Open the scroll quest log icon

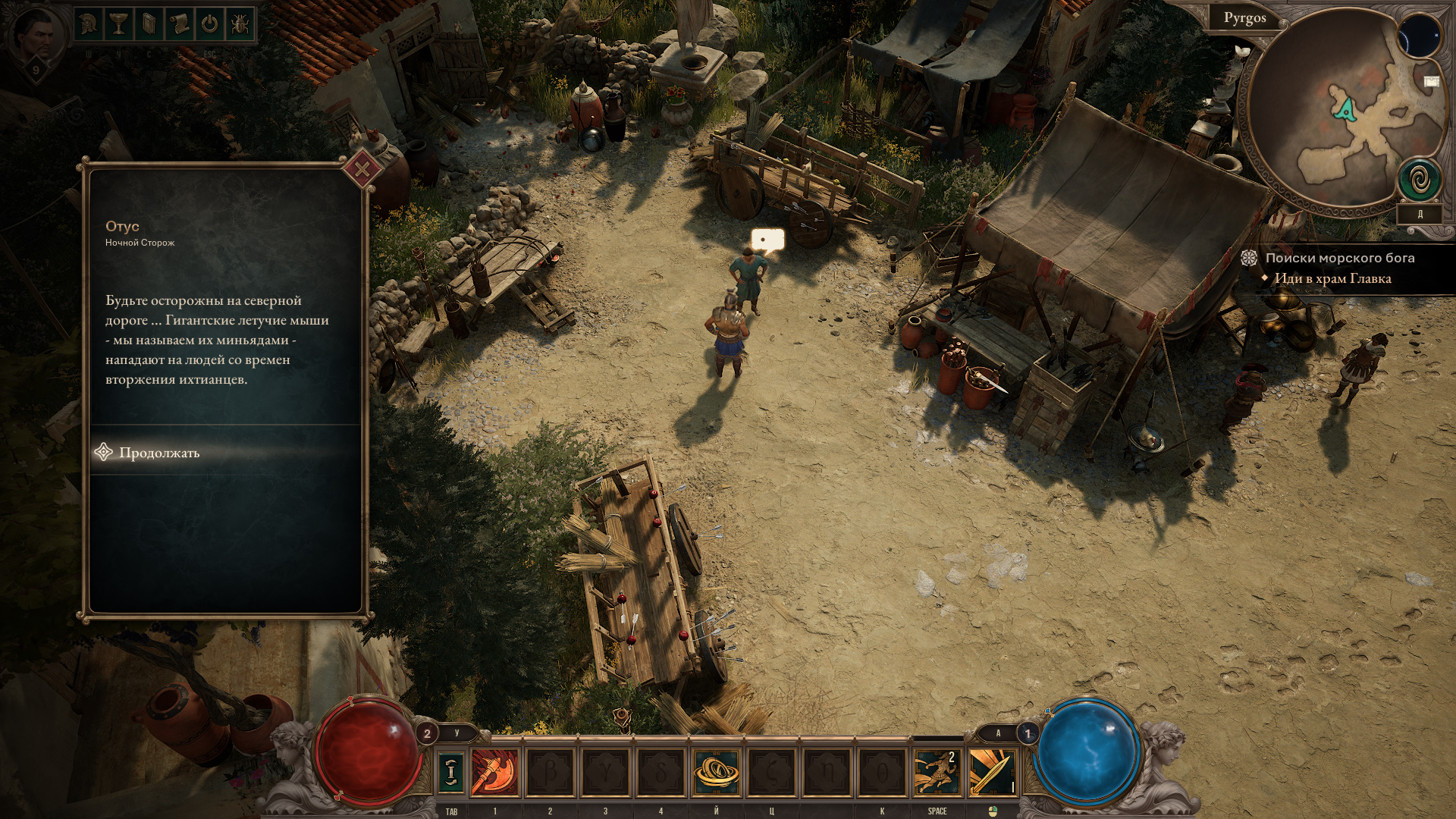(x=179, y=24)
